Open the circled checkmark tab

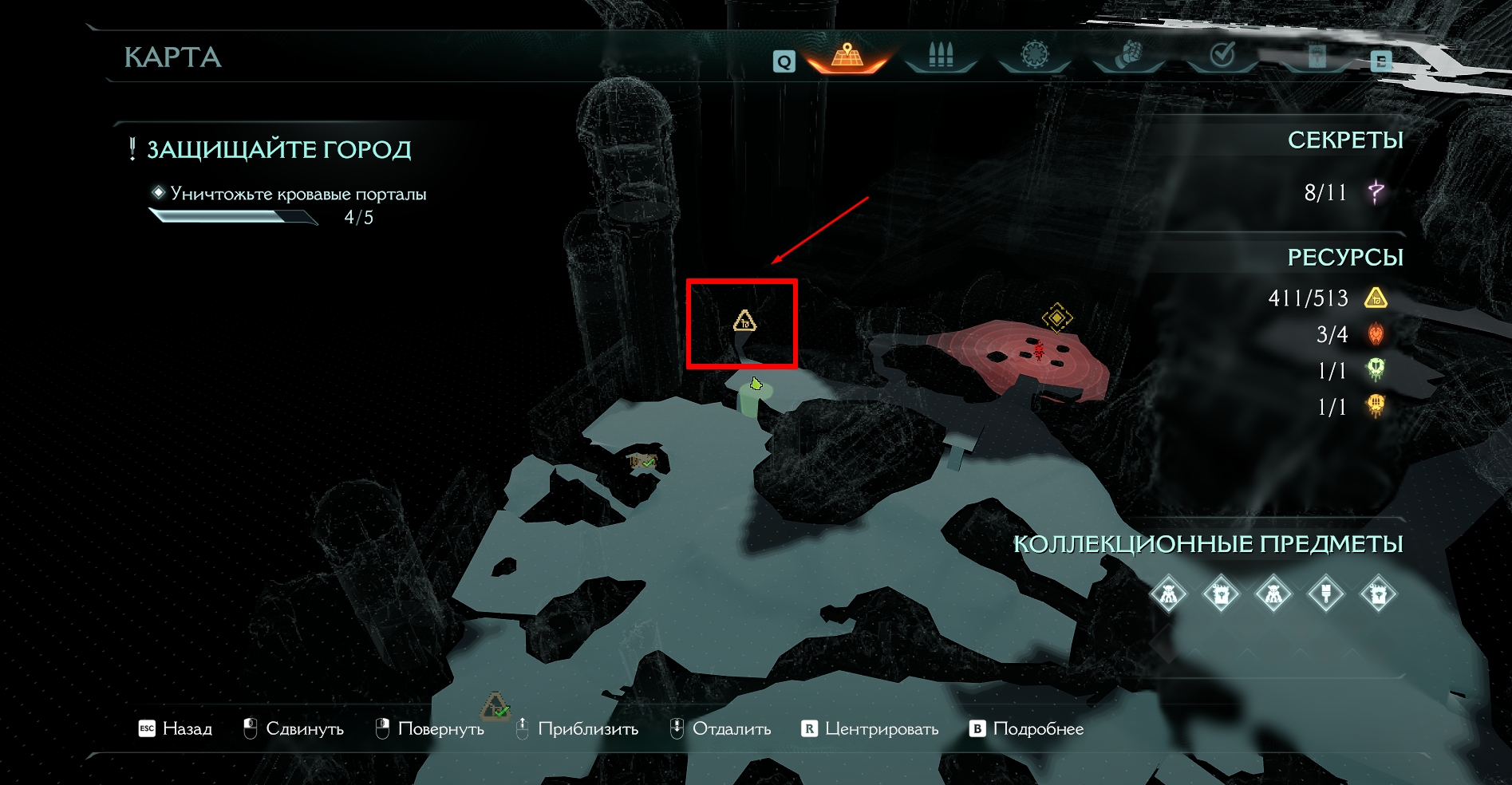[1222, 55]
